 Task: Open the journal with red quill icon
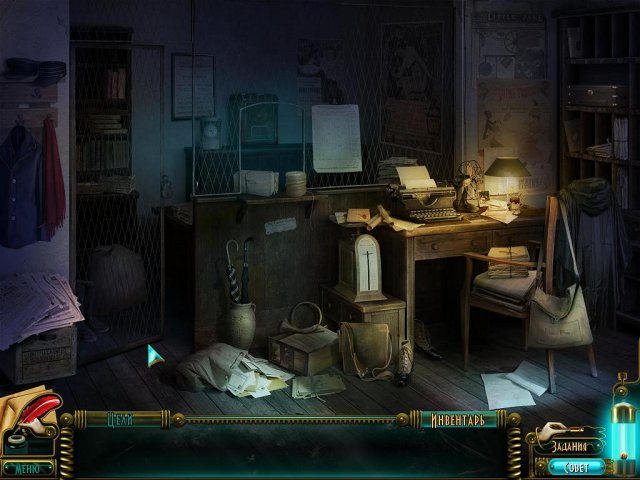[x=30, y=415]
